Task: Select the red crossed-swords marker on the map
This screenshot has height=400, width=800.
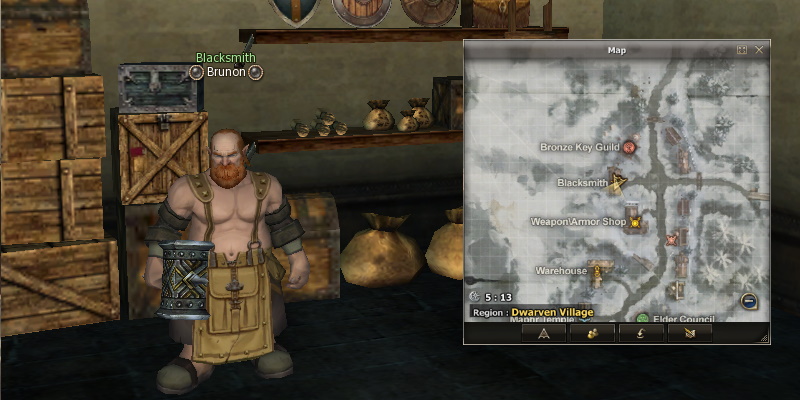Action: (x=671, y=240)
